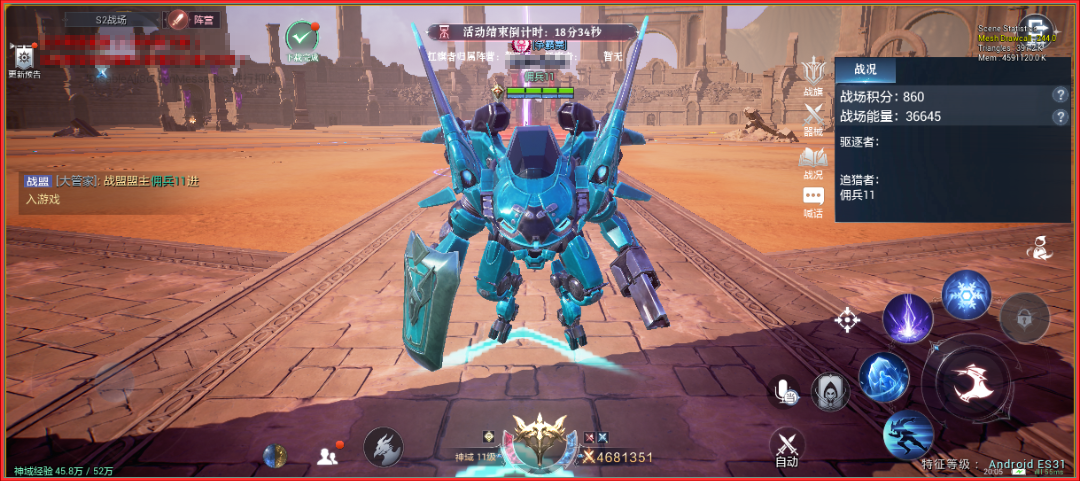Image resolution: width=1080 pixels, height=481 pixels.
Task: Open the 器械 crossed-swords menu icon
Action: click(813, 119)
